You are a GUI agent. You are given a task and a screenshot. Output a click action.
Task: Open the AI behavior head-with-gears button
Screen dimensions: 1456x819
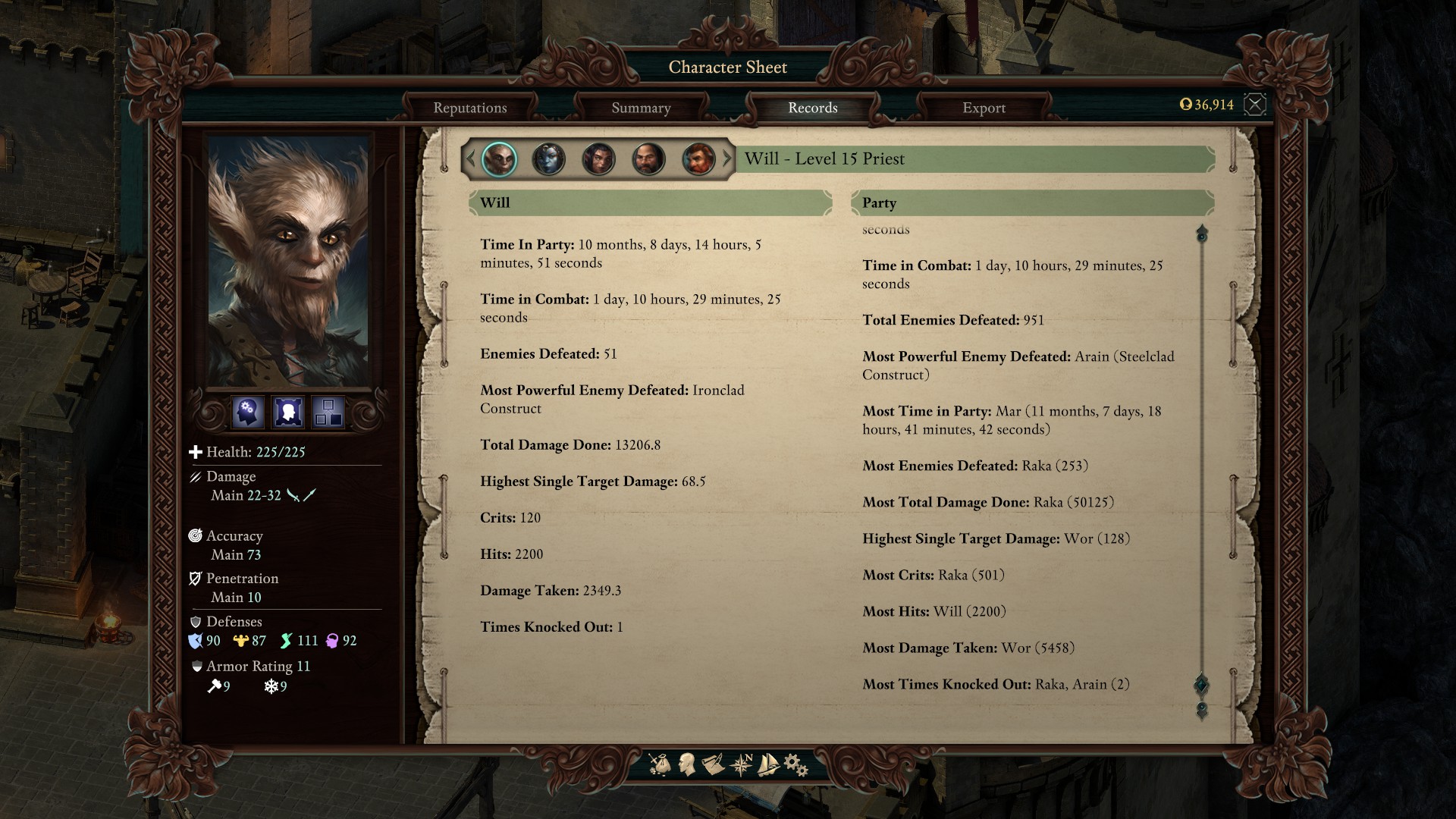[x=248, y=413]
